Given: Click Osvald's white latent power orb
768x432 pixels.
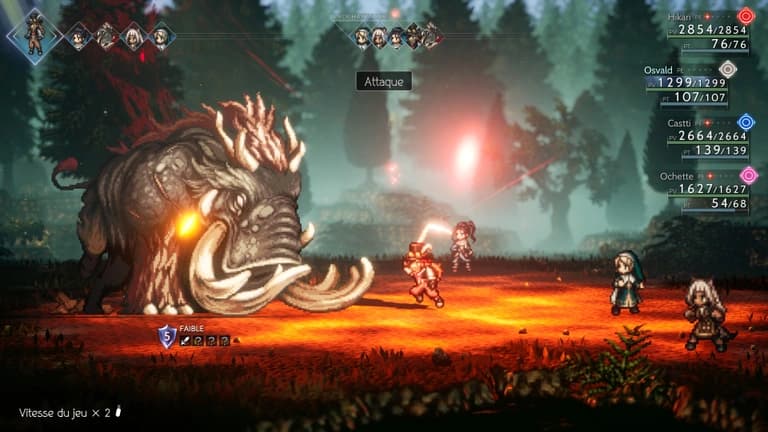Looking at the screenshot, I should coord(728,69).
